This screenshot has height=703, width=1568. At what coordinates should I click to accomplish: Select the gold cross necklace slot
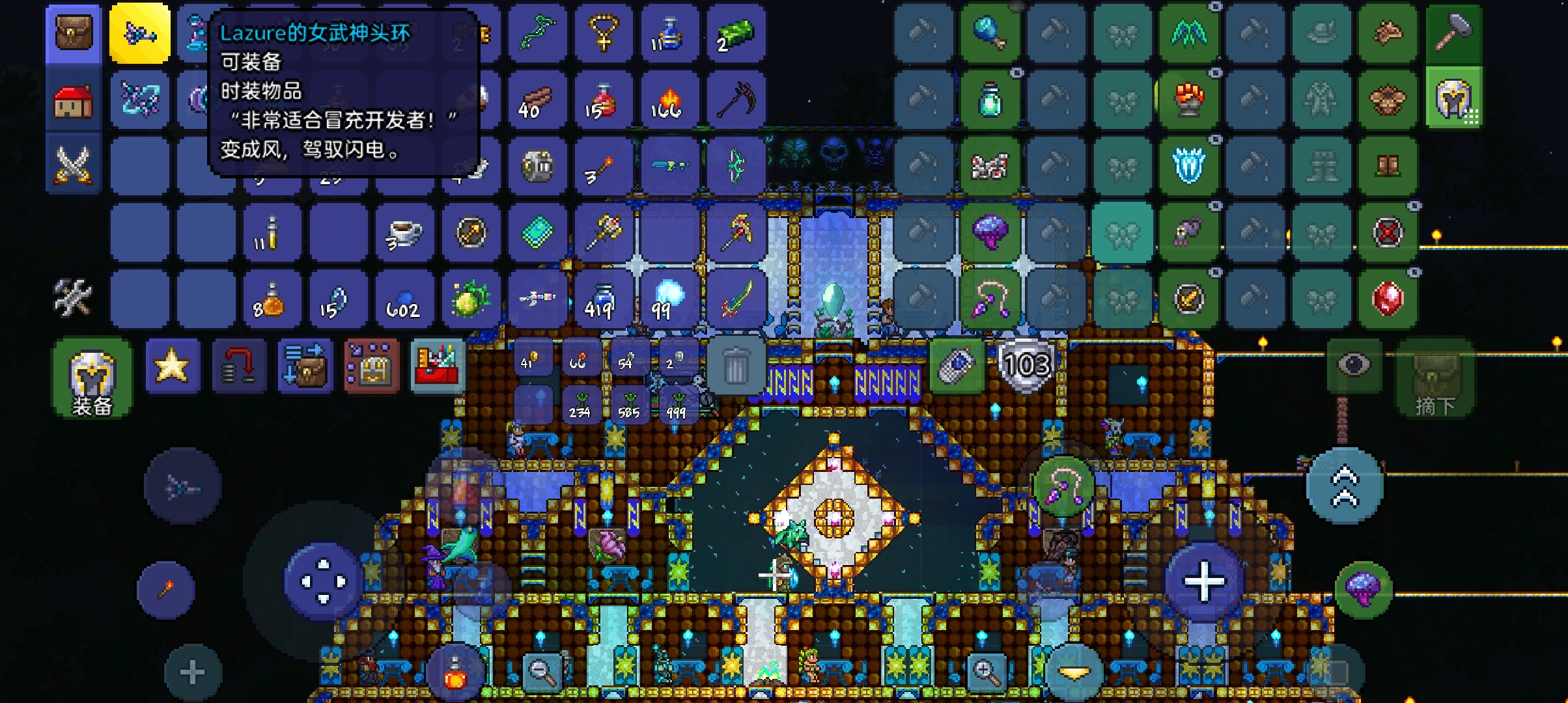603,33
